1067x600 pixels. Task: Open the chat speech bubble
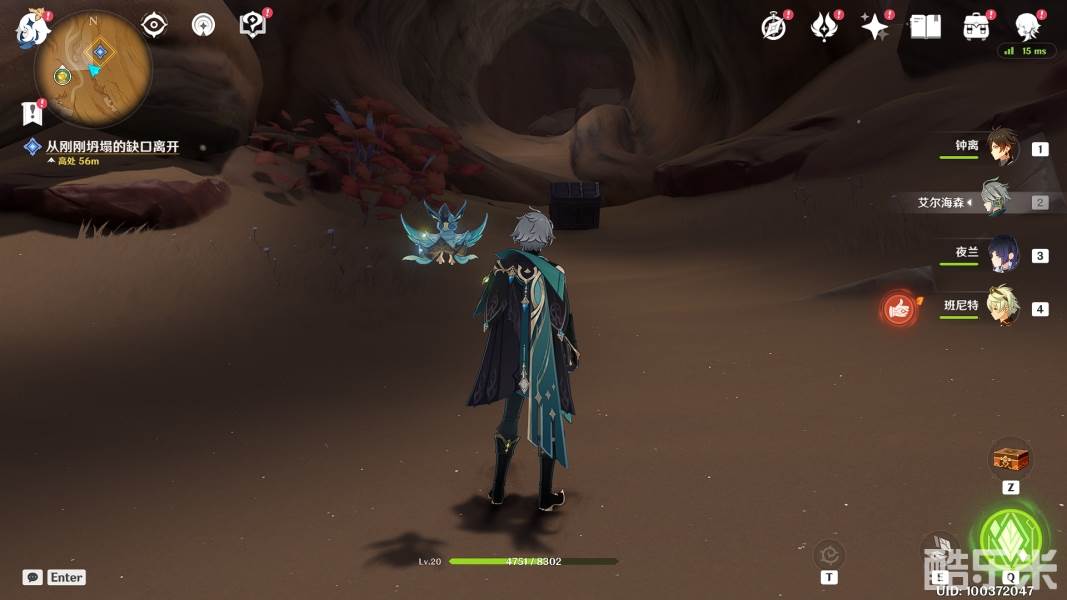tap(33, 577)
